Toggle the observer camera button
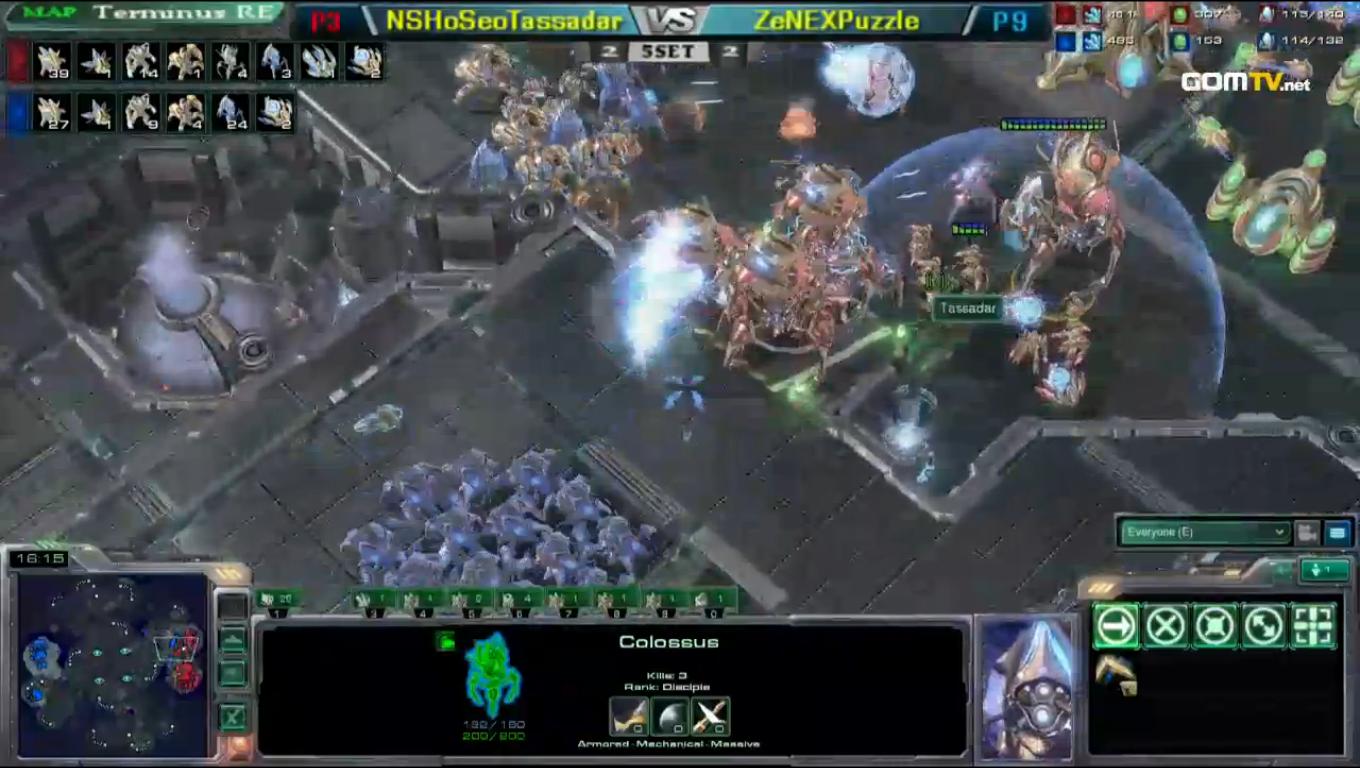Viewport: 1360px width, 768px height. [x=1307, y=533]
